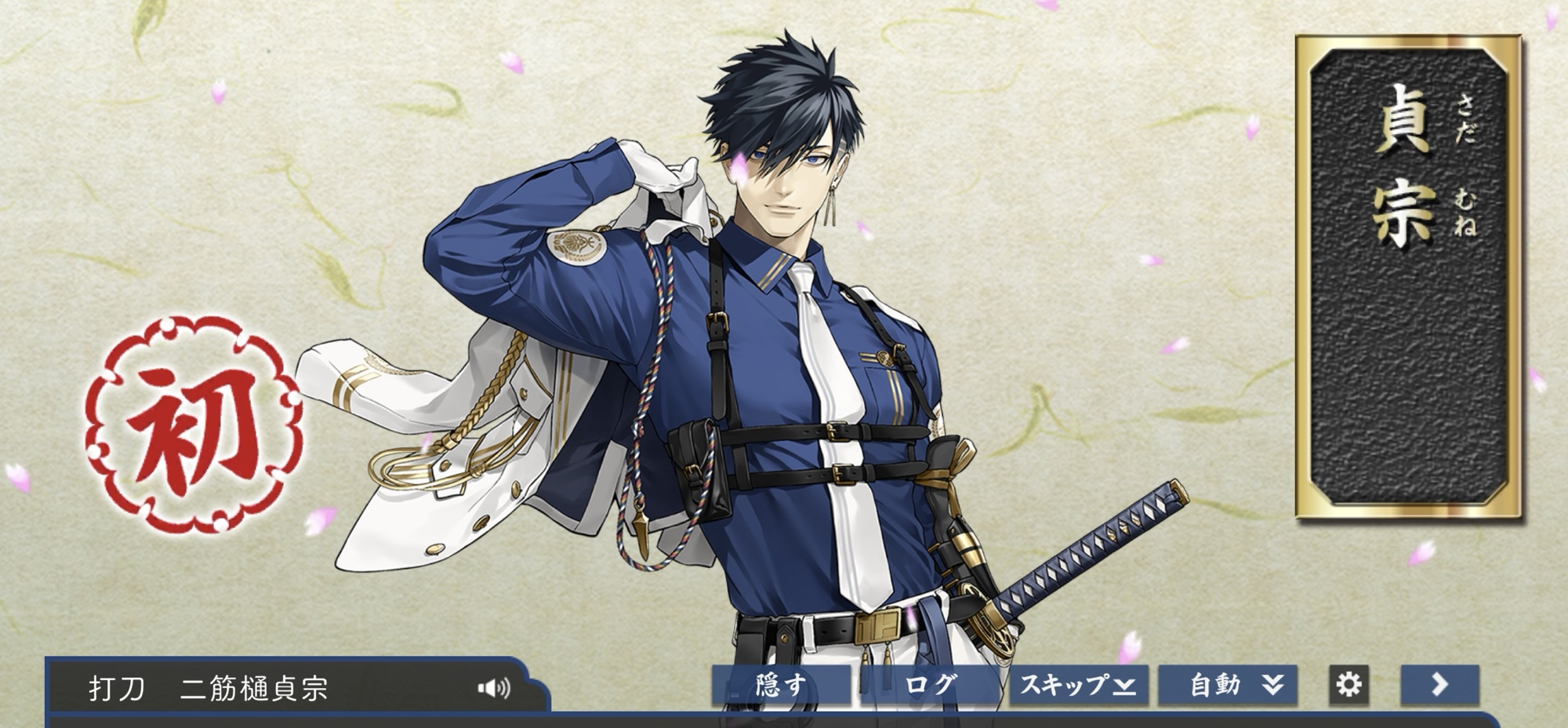This screenshot has width=1568, height=728.
Task: Advance dialogue with the right arrow button
Action: pos(1439,685)
